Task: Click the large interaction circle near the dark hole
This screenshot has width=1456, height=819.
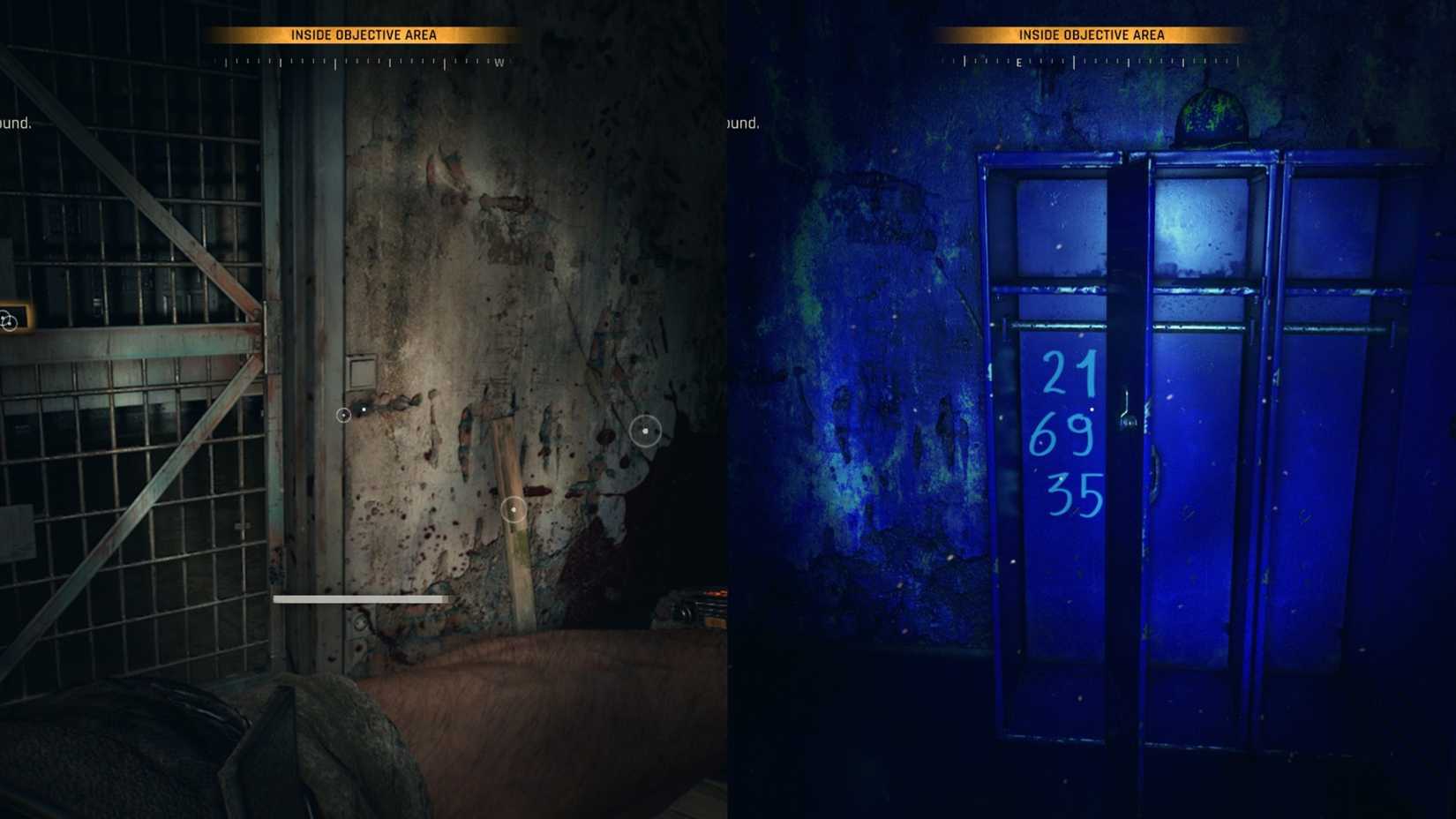Action: (x=646, y=431)
